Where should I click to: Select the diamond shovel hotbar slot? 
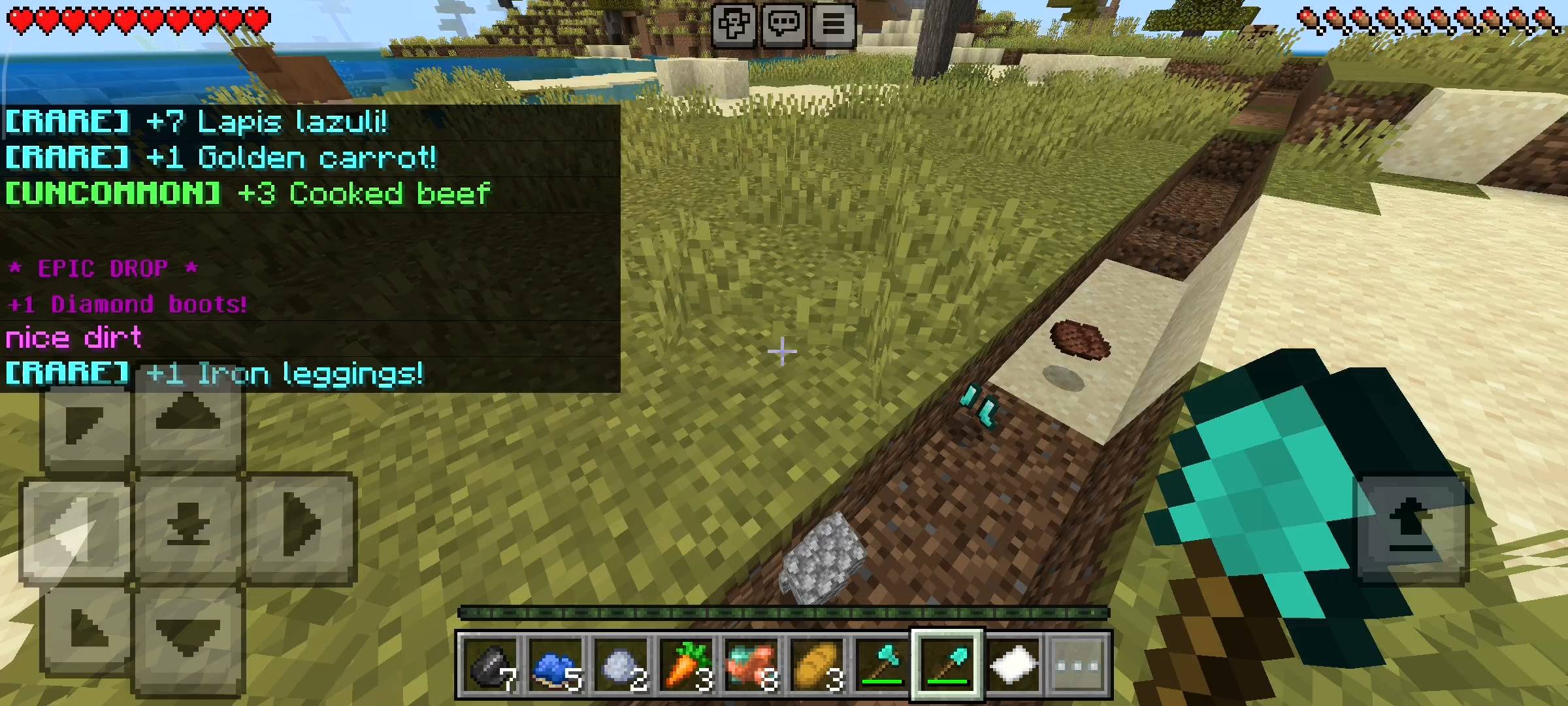pos(947,665)
